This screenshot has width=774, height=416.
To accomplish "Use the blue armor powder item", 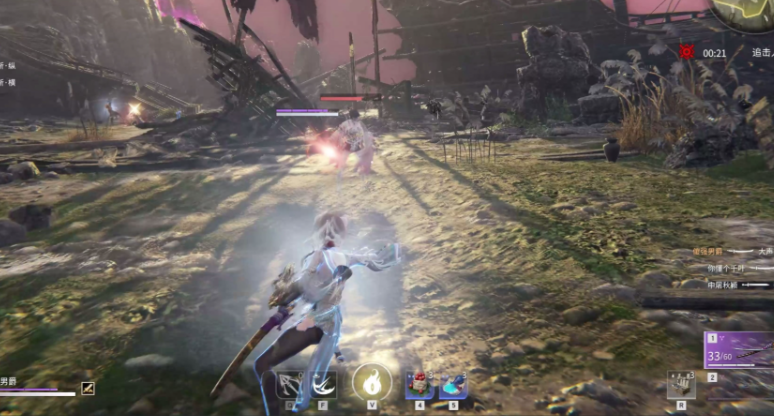I will pos(453,385).
